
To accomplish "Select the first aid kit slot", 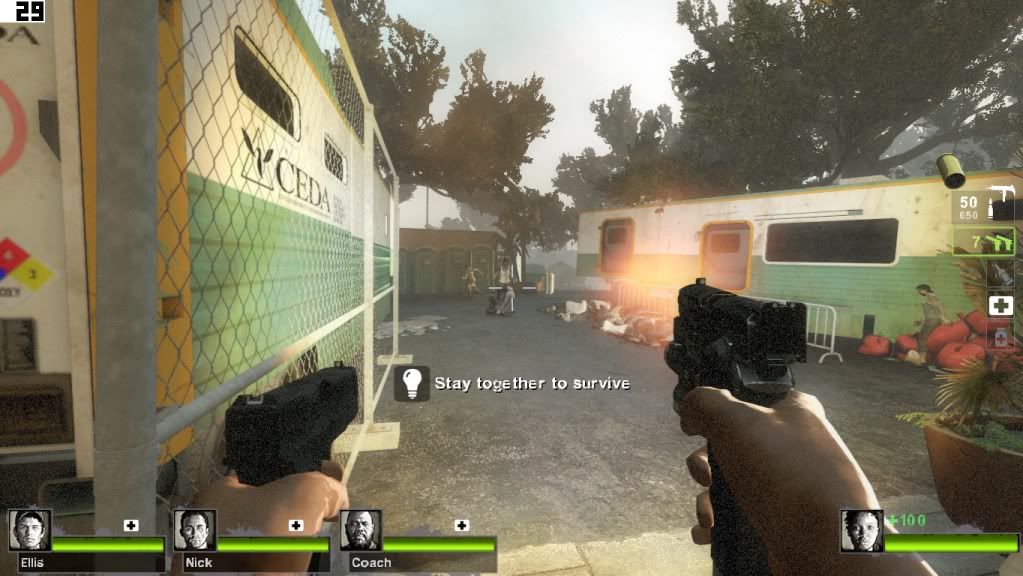I will (x=1000, y=305).
